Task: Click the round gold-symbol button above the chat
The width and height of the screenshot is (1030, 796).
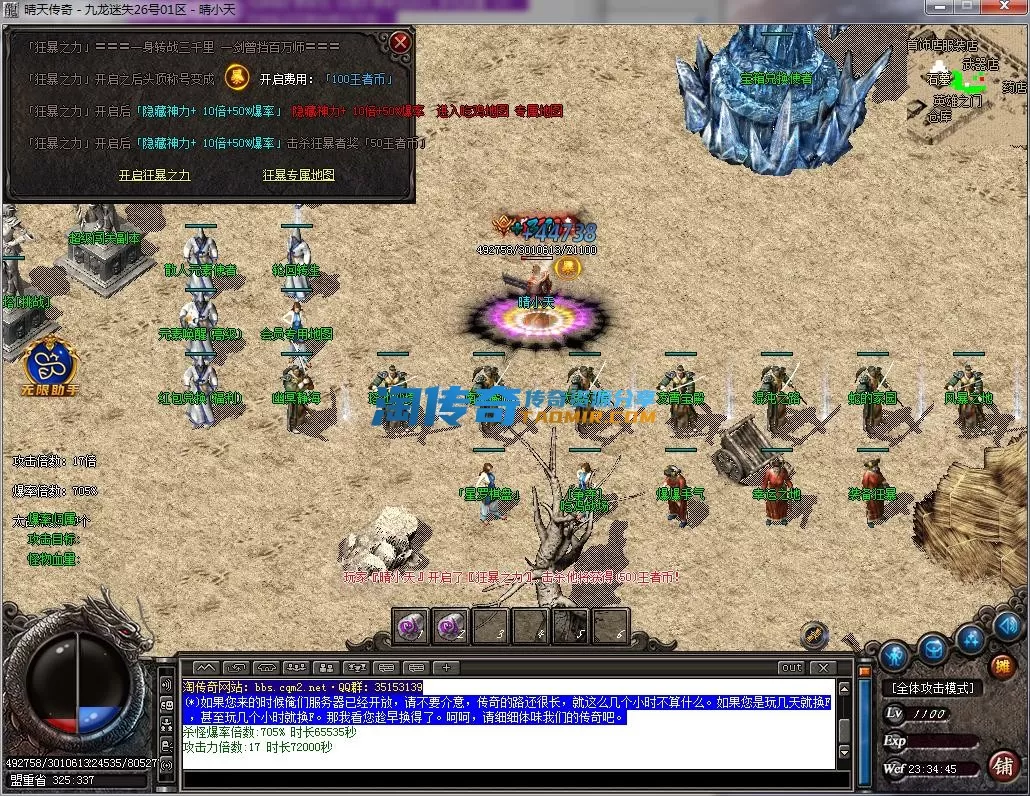Action: point(815,633)
